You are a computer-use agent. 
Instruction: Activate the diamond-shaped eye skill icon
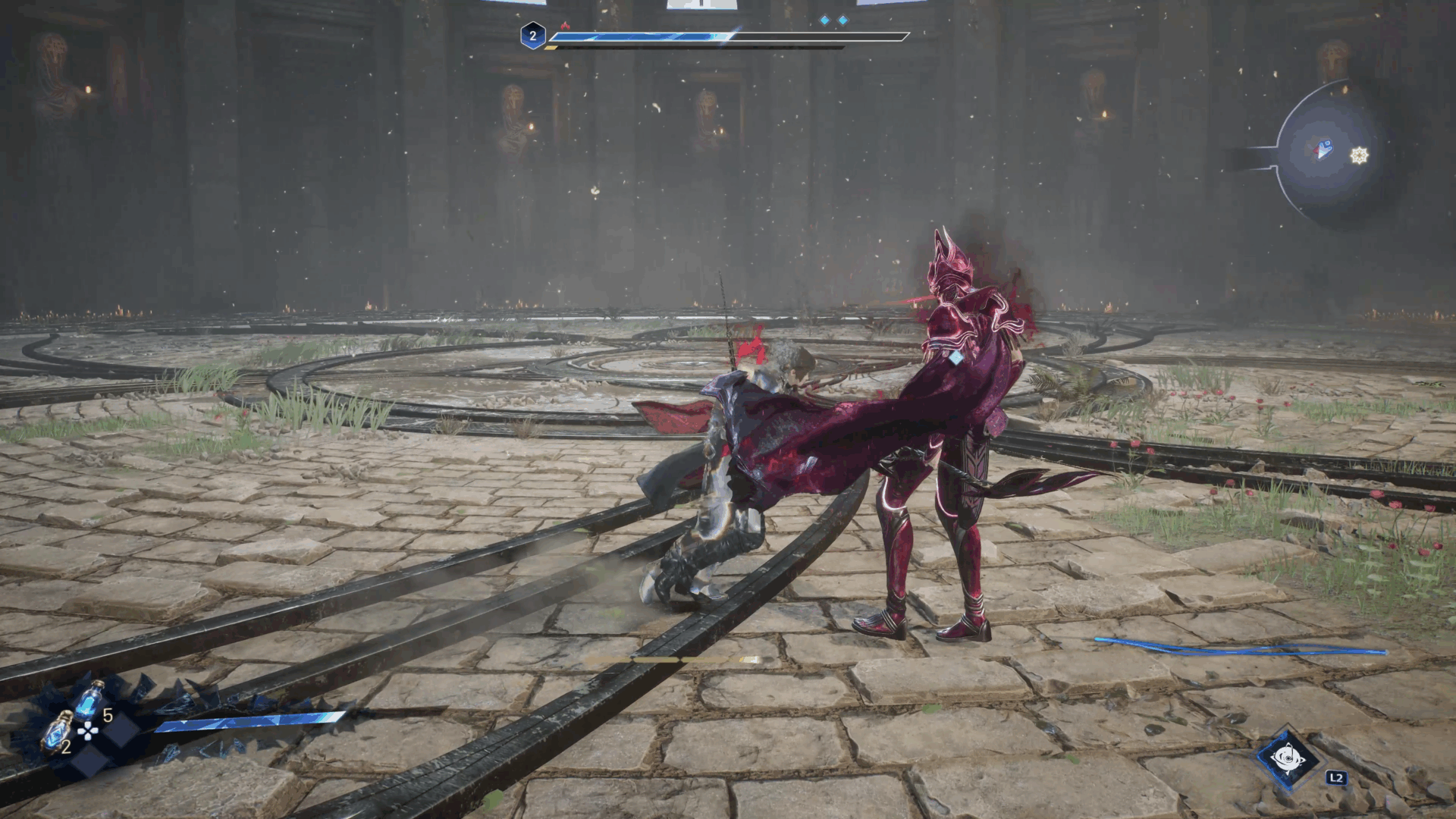coord(1287,758)
